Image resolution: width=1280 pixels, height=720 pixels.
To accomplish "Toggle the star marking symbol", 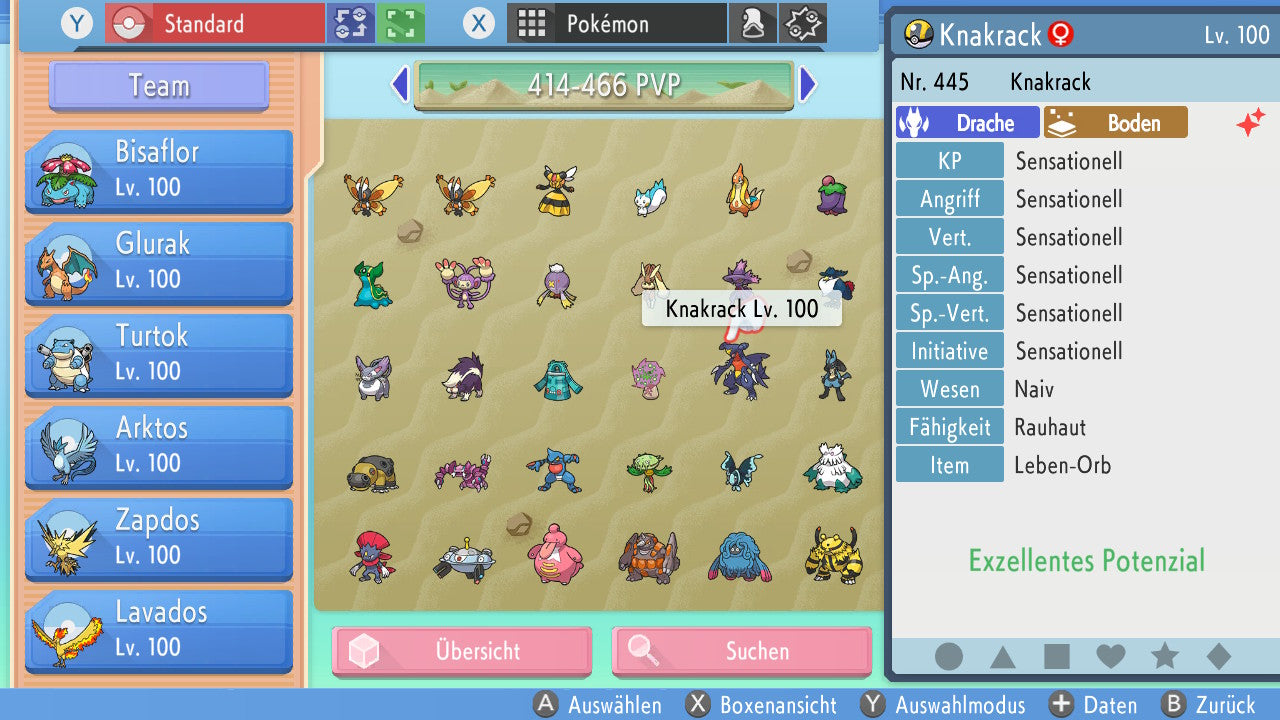I will pyautogui.click(x=1164, y=656).
